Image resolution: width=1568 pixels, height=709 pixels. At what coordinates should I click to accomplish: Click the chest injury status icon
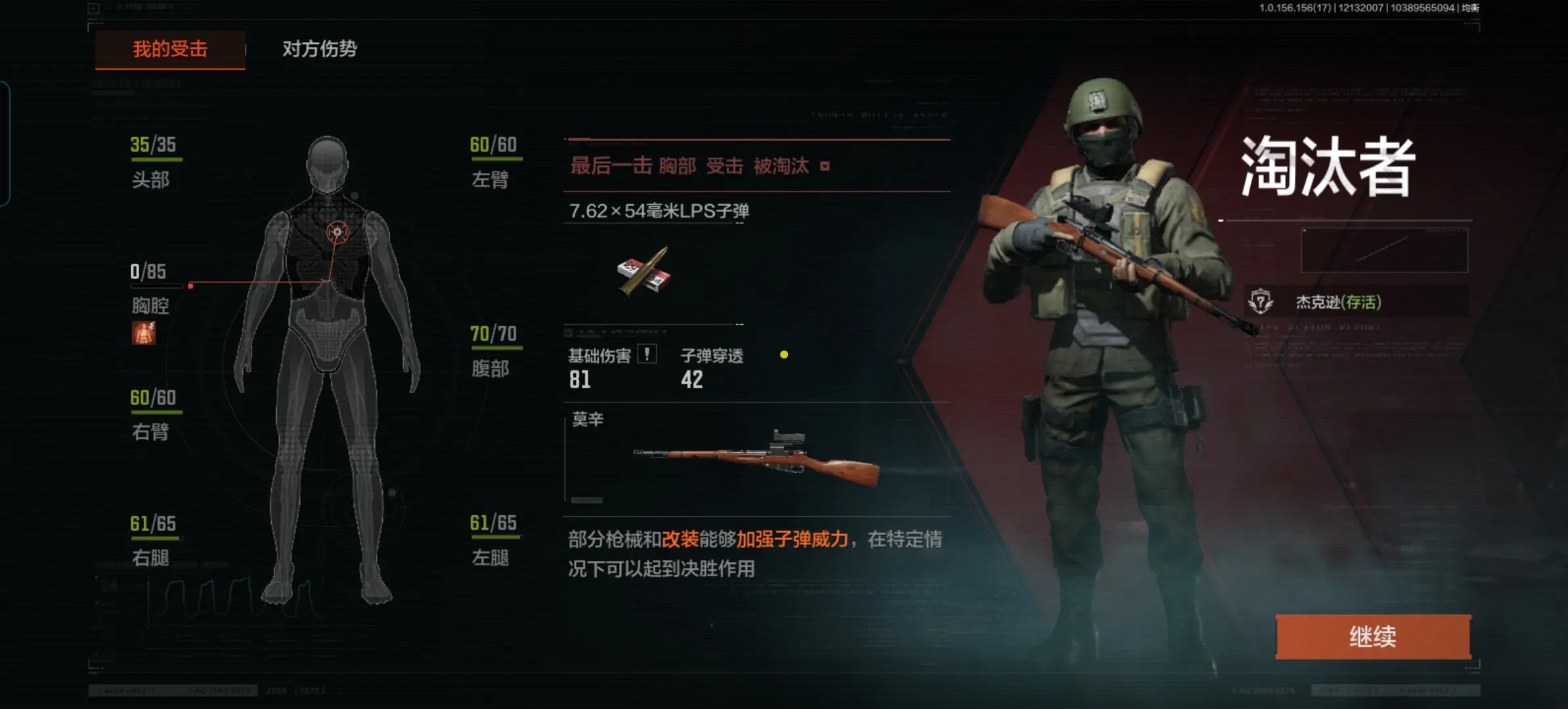point(144,333)
